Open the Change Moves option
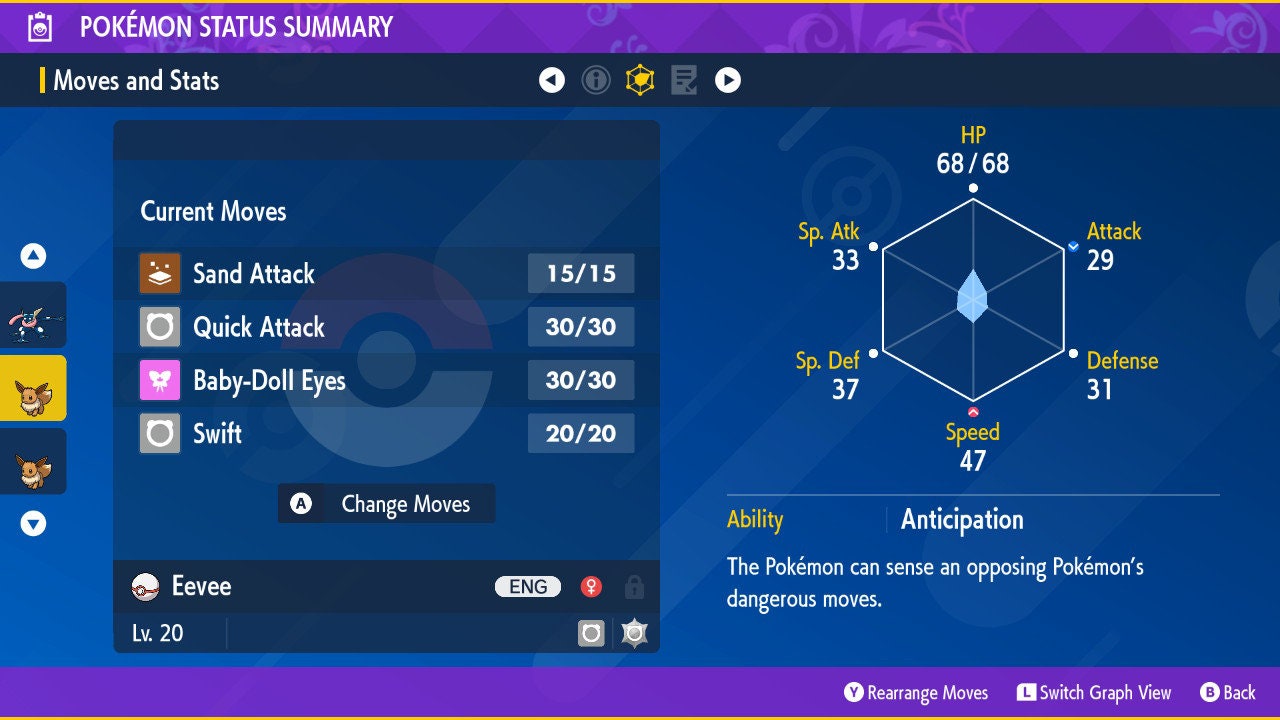 [x=386, y=504]
